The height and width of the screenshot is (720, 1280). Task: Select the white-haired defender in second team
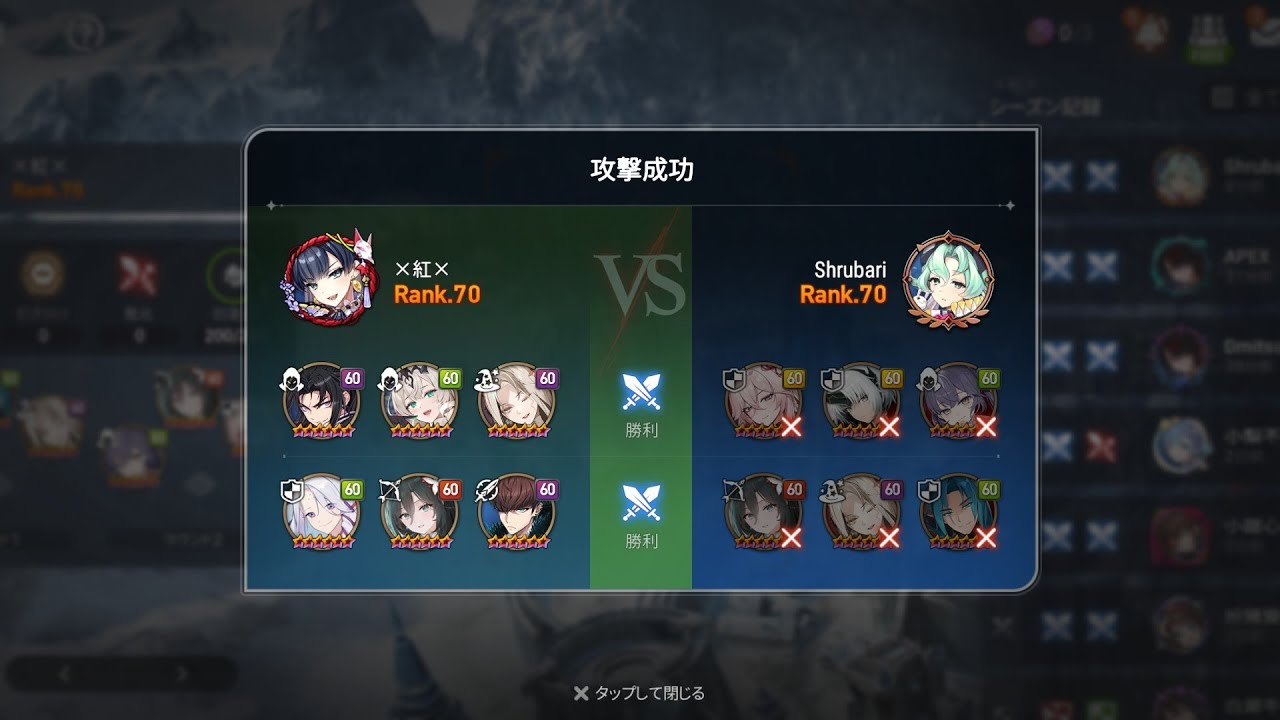coord(322,512)
